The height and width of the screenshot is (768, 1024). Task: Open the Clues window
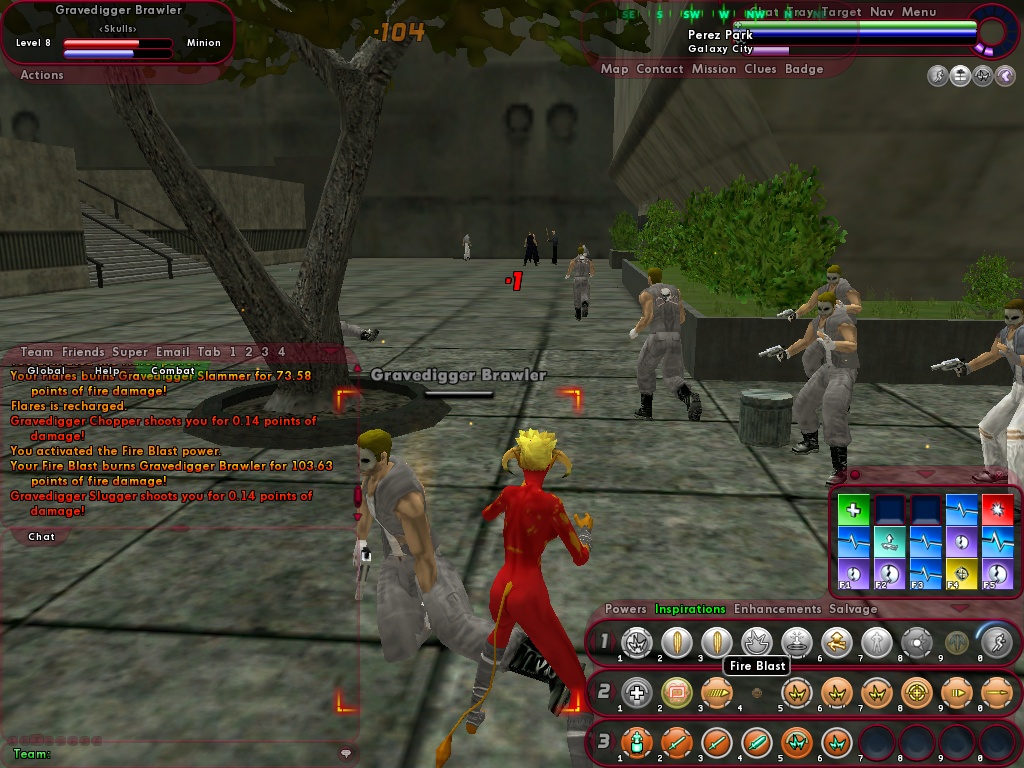pos(760,69)
